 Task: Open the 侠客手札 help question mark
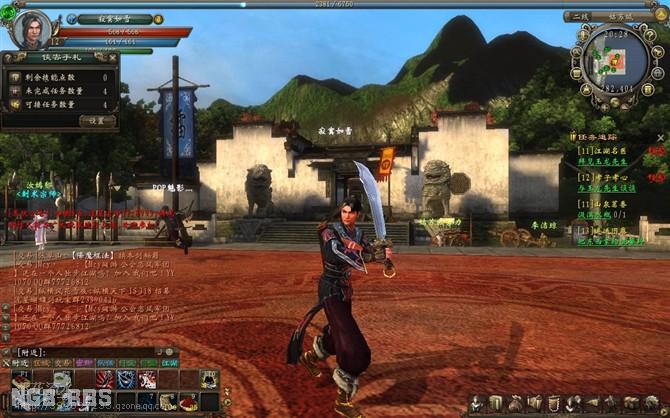10,57
